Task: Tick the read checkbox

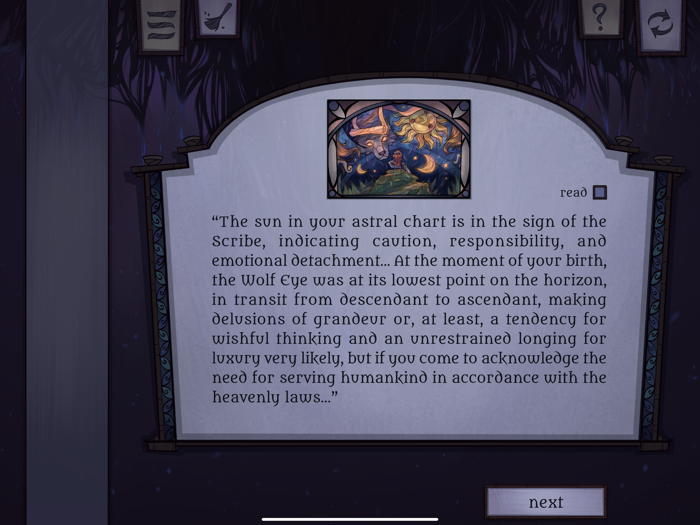Action: [x=599, y=193]
